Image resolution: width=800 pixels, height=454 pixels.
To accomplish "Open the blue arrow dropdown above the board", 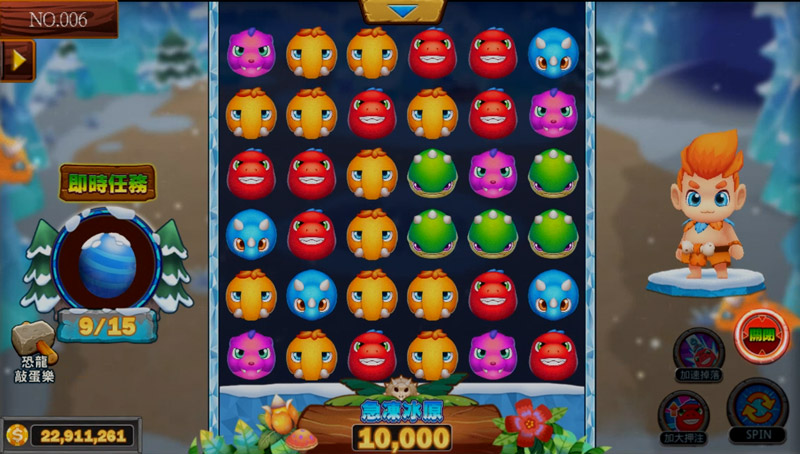I will pyautogui.click(x=403, y=11).
